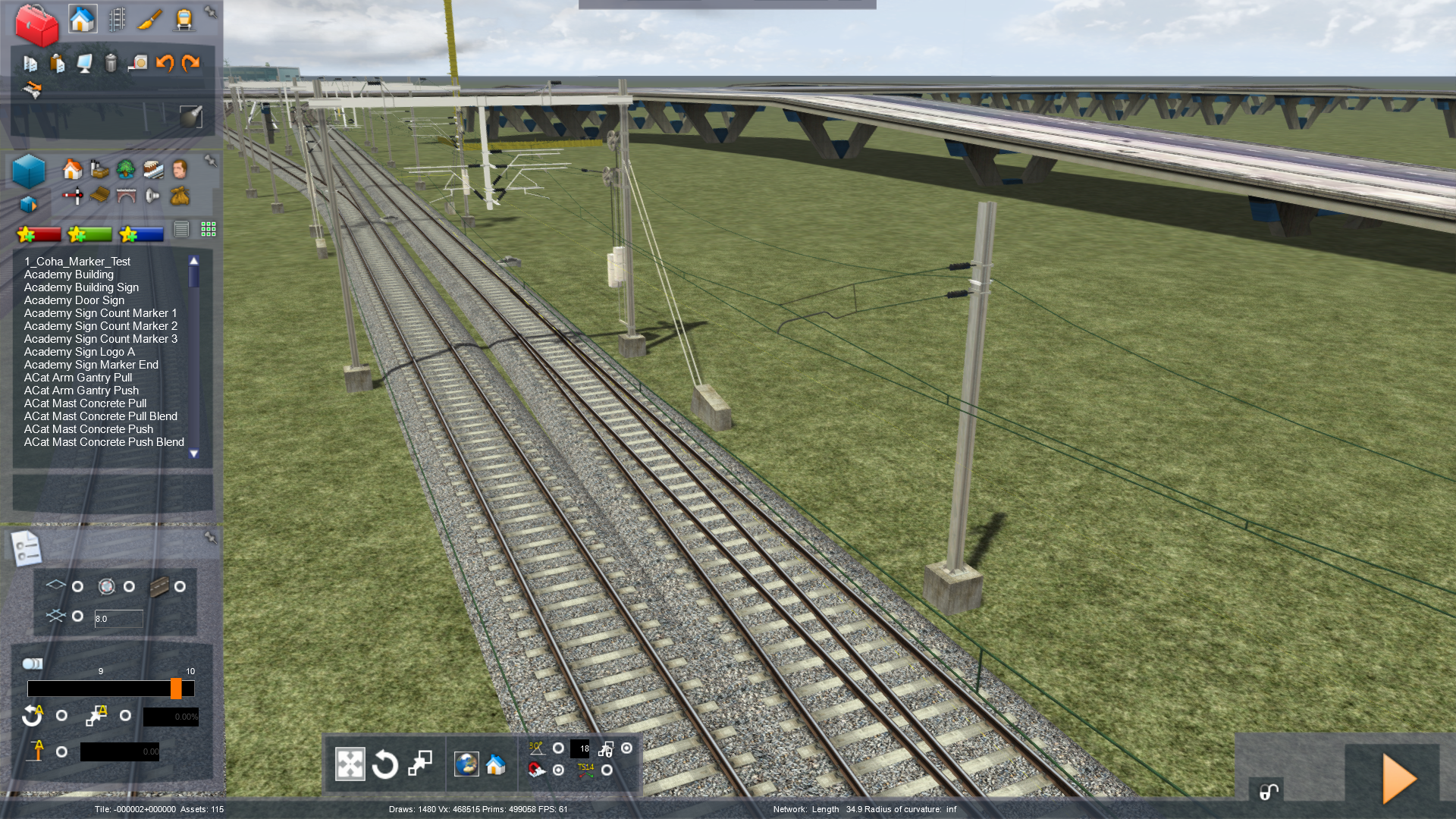Click the orange undo arrow

pyautogui.click(x=165, y=63)
